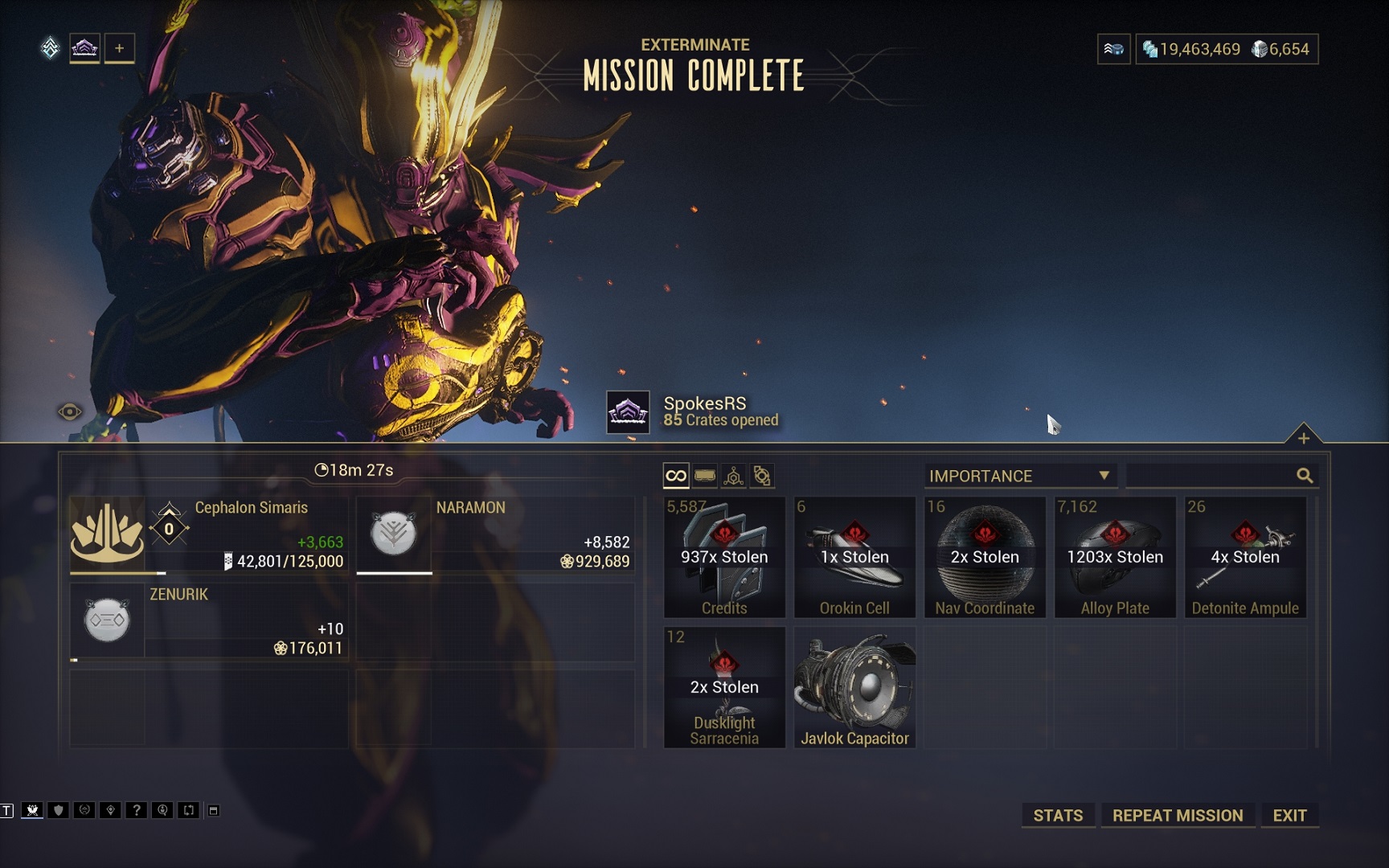Screen dimensions: 1389x868
Task: Exit the mission results screen
Action: [1289, 815]
